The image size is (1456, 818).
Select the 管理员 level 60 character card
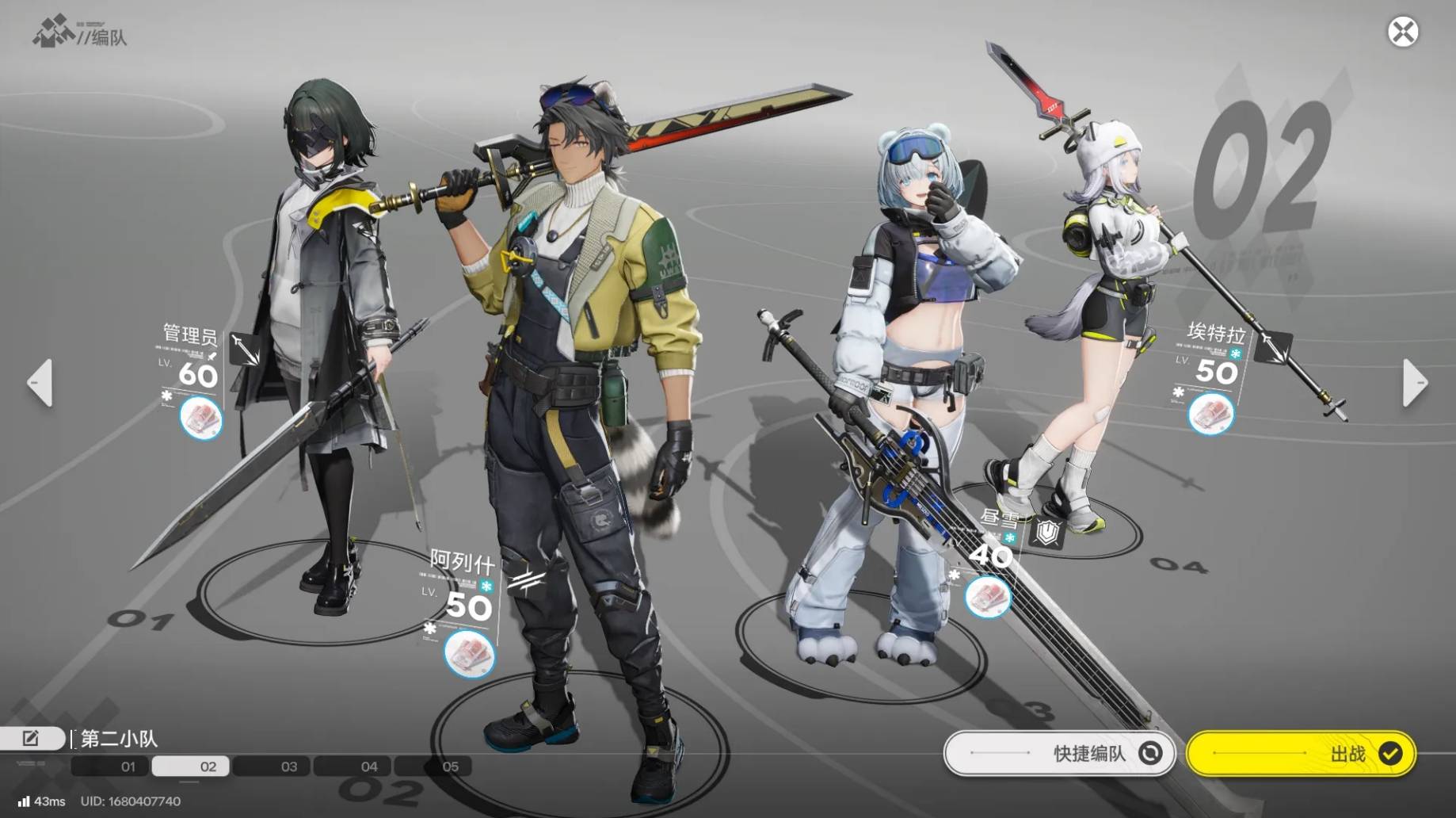click(191, 365)
